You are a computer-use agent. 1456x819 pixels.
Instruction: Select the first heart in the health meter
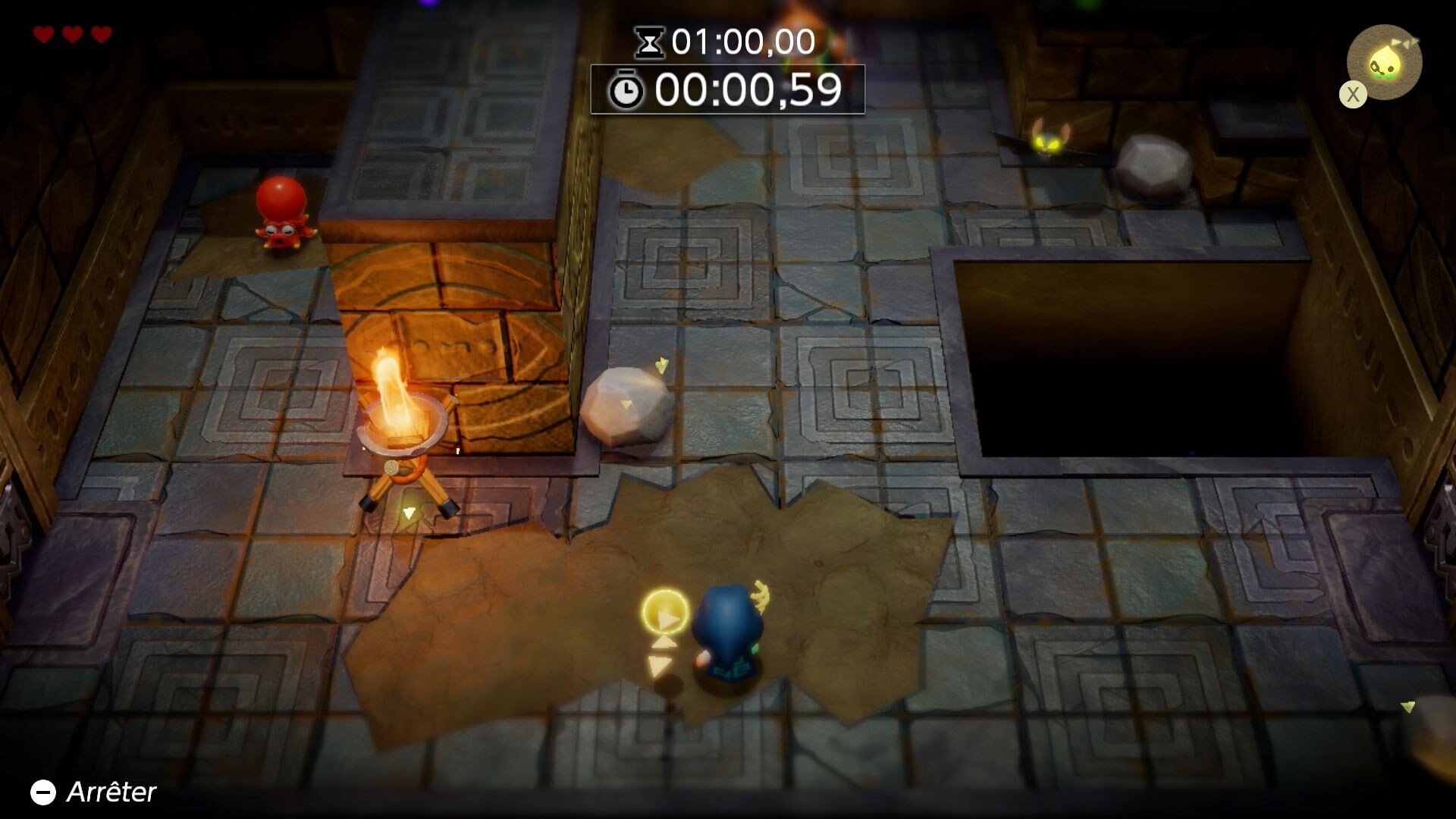click(x=44, y=34)
